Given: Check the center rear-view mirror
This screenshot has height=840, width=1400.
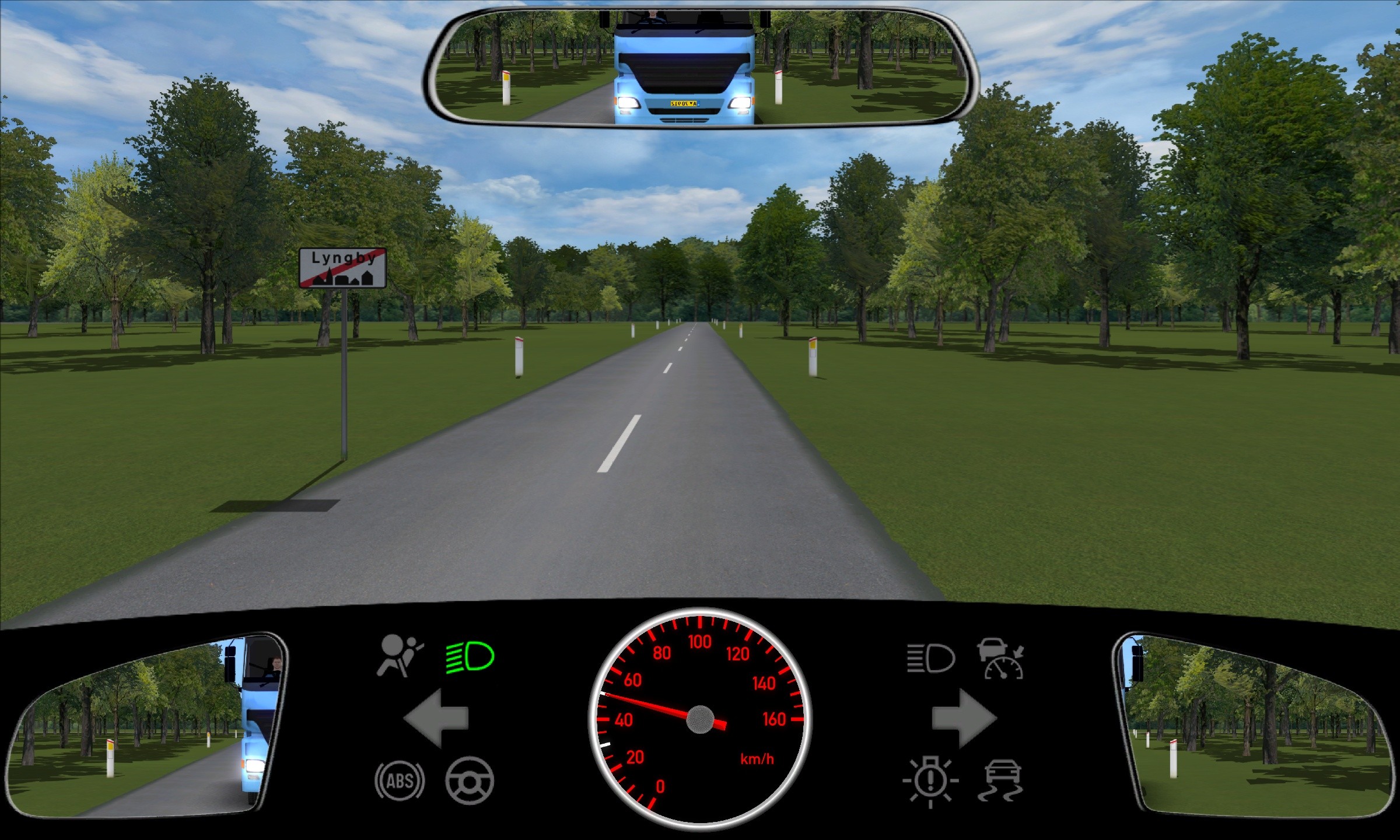Looking at the screenshot, I should [x=698, y=67].
